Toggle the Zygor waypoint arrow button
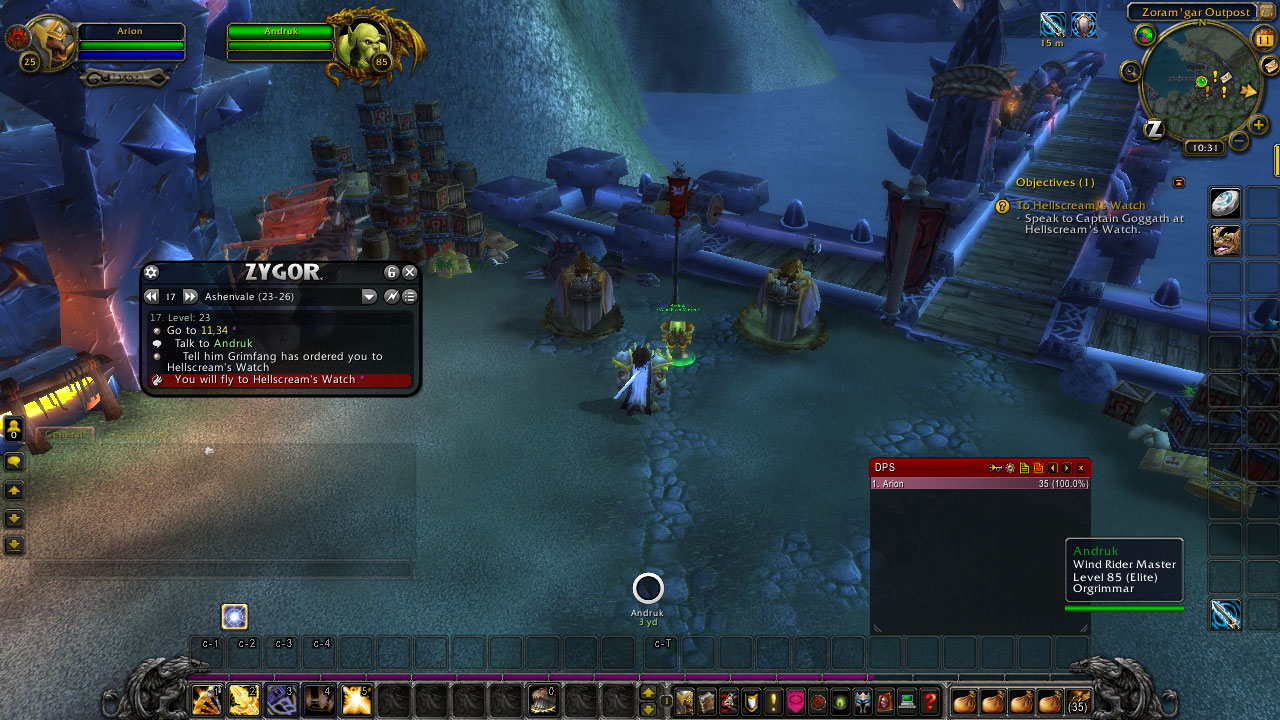Image resolution: width=1280 pixels, height=720 pixels. [x=391, y=296]
